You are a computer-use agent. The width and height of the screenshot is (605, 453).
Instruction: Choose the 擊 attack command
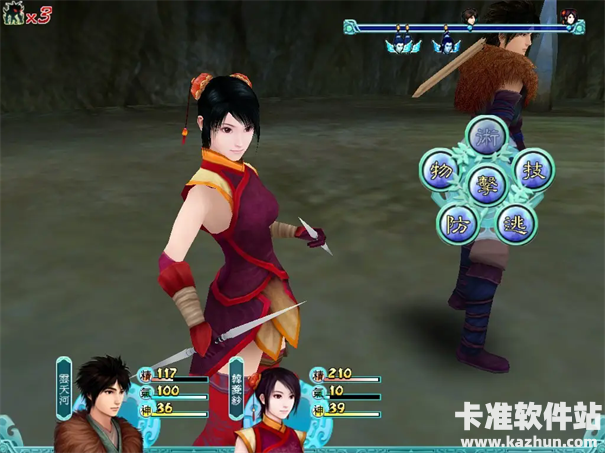pyautogui.click(x=488, y=185)
